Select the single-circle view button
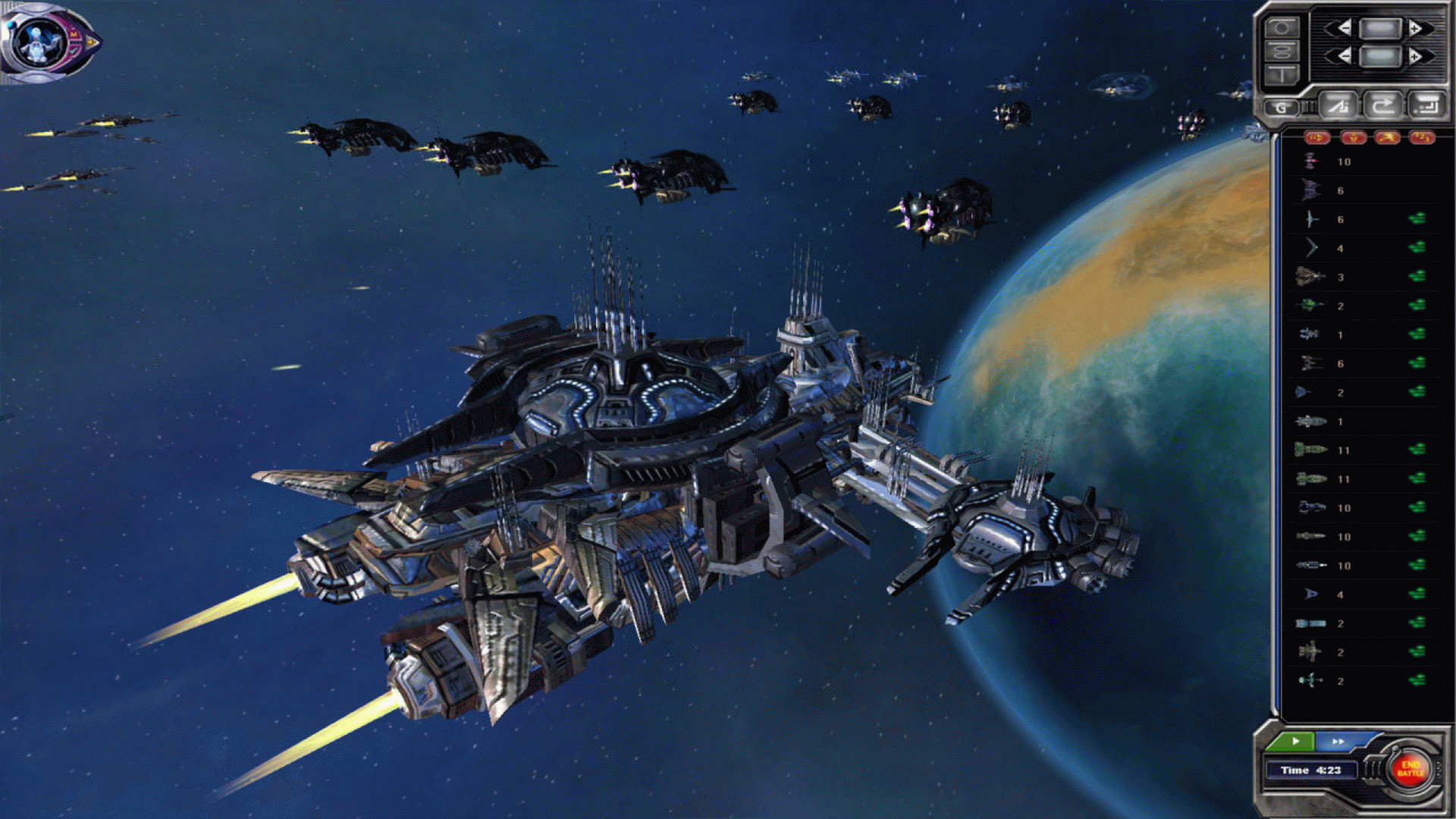1456x819 pixels. pyautogui.click(x=1282, y=28)
